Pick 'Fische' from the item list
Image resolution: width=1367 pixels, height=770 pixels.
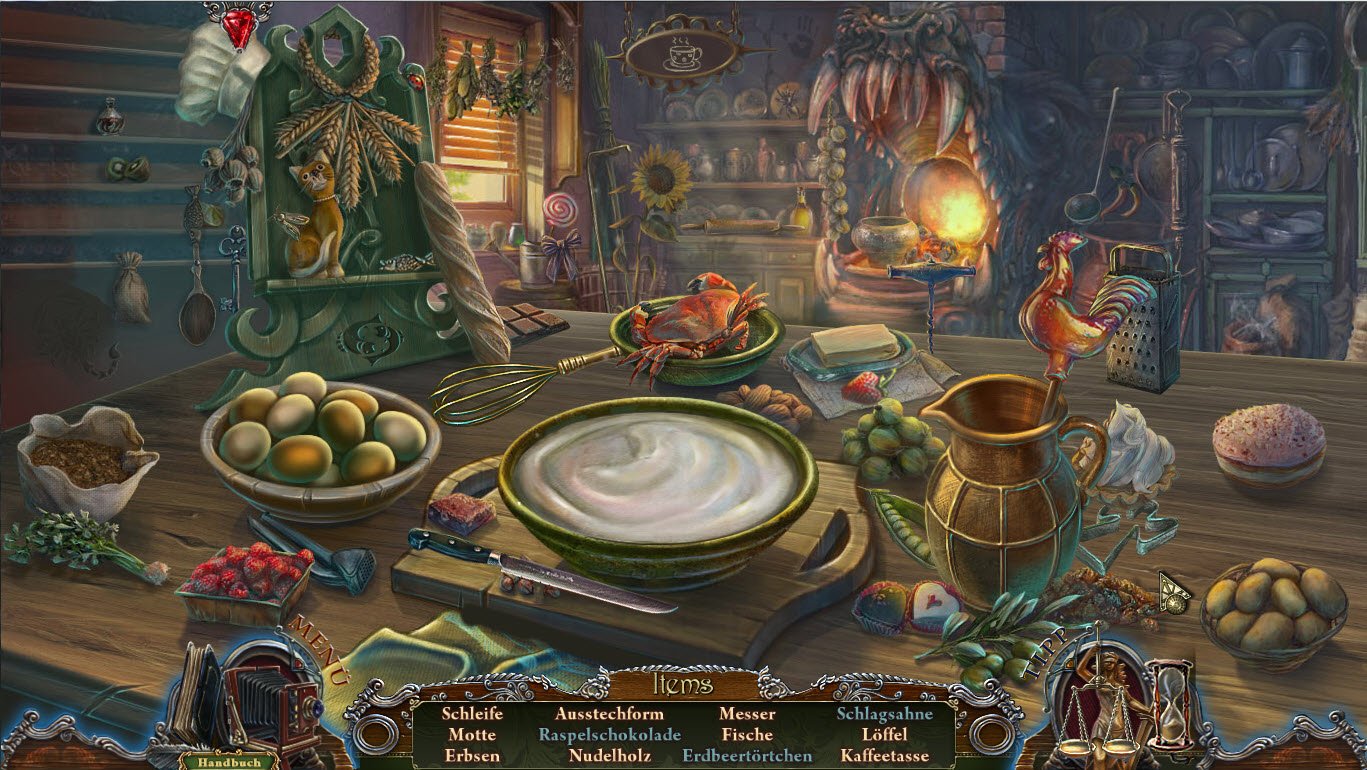747,735
